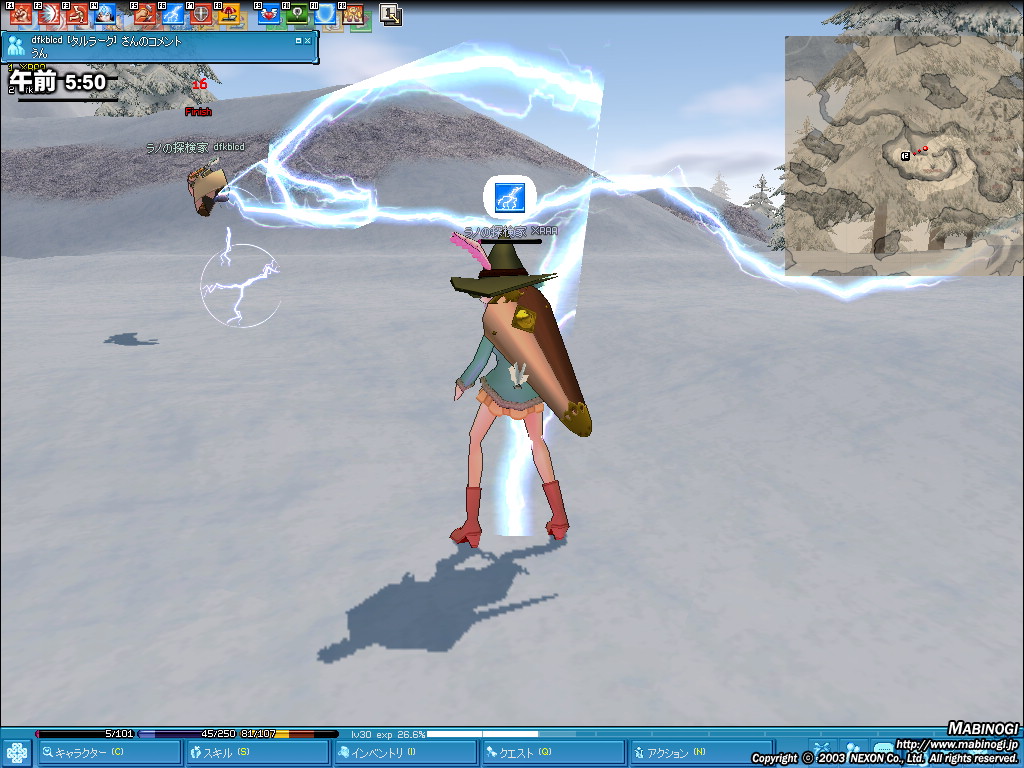Cast the lightning bolt skill on F6
This screenshot has height=768, width=1024.
[173, 14]
